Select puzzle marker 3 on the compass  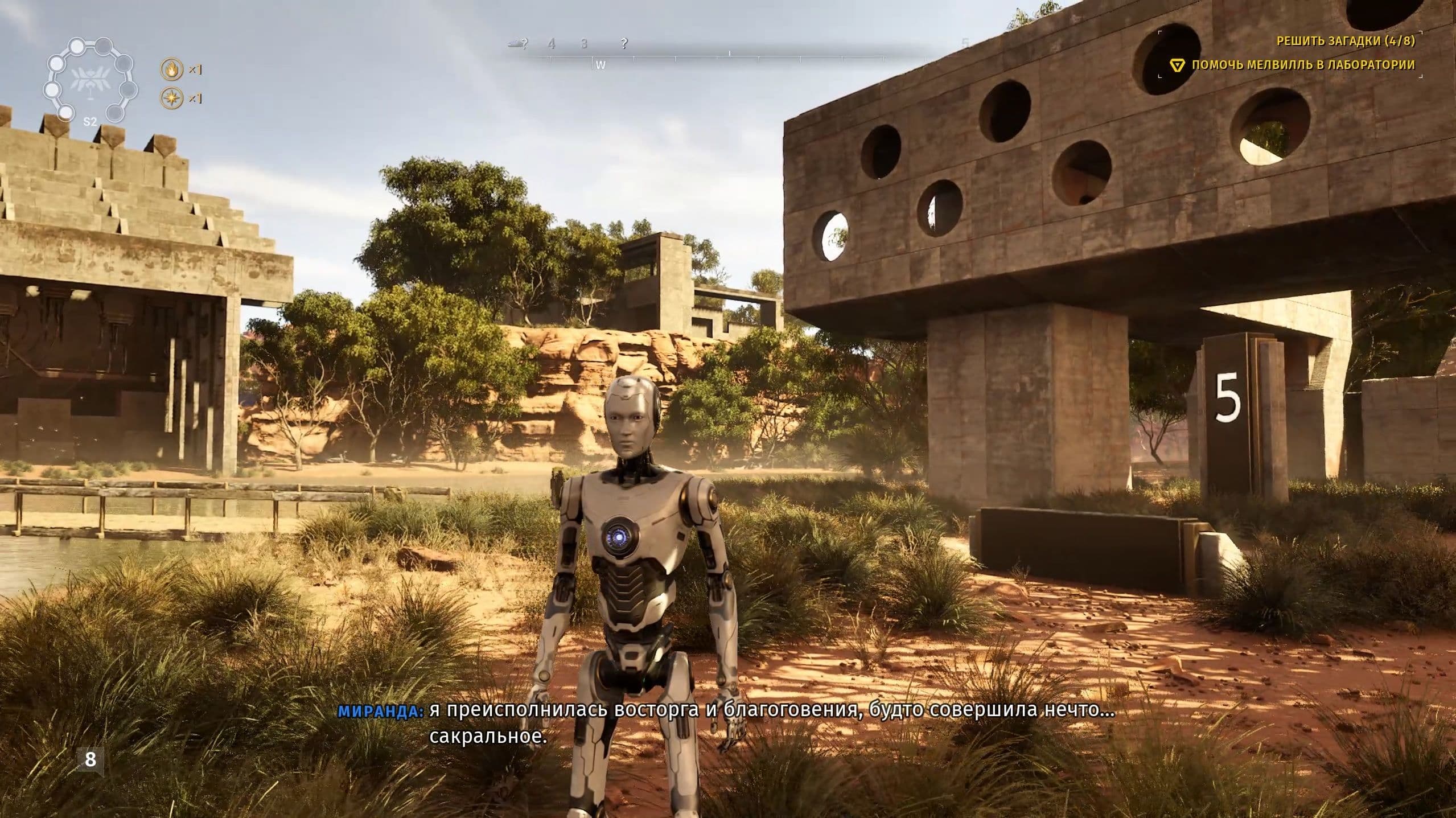pos(584,43)
